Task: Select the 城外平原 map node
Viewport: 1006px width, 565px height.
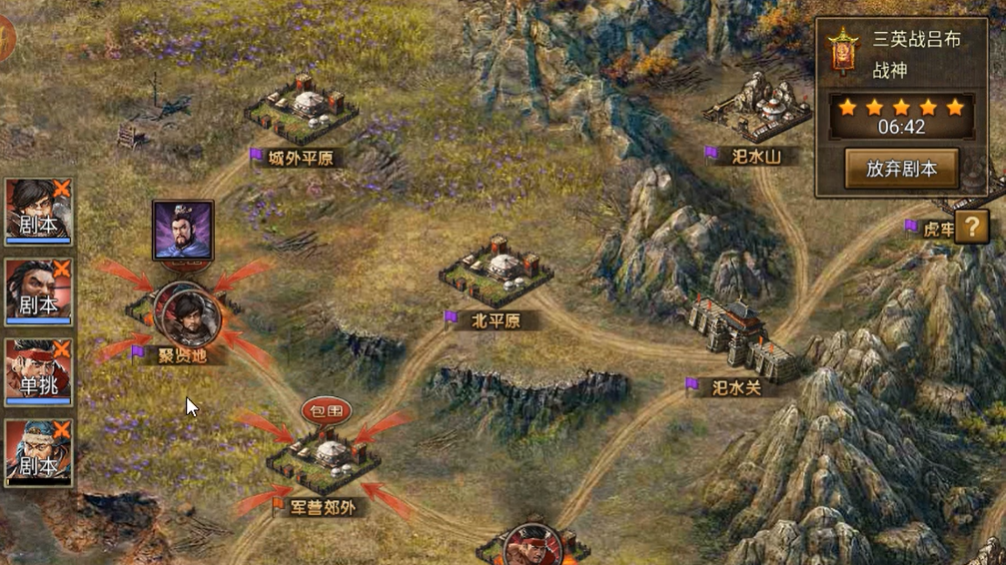Action: [x=301, y=111]
